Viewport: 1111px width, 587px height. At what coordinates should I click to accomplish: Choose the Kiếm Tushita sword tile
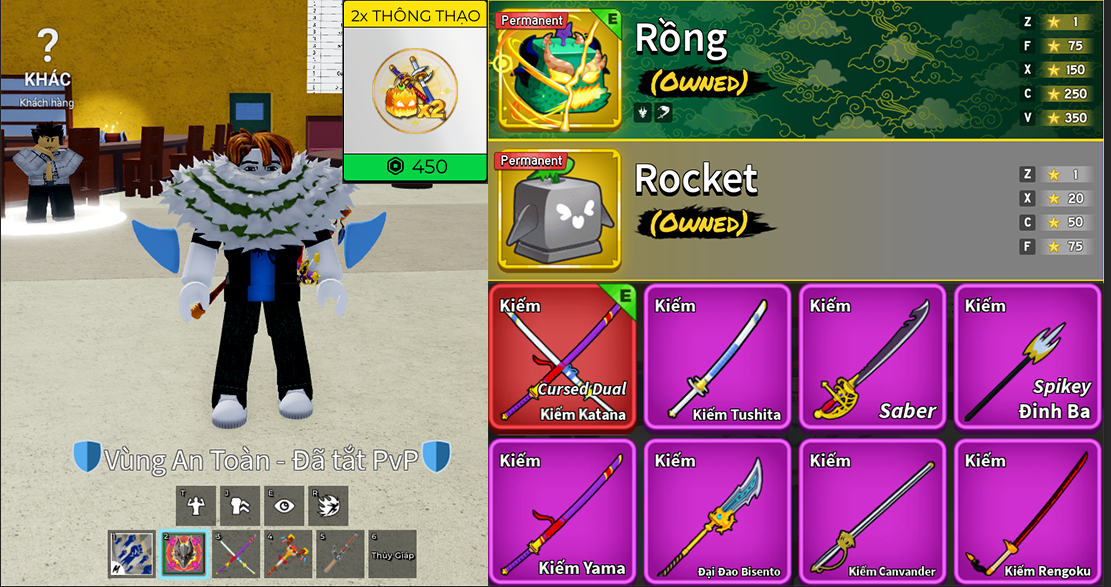click(717, 357)
